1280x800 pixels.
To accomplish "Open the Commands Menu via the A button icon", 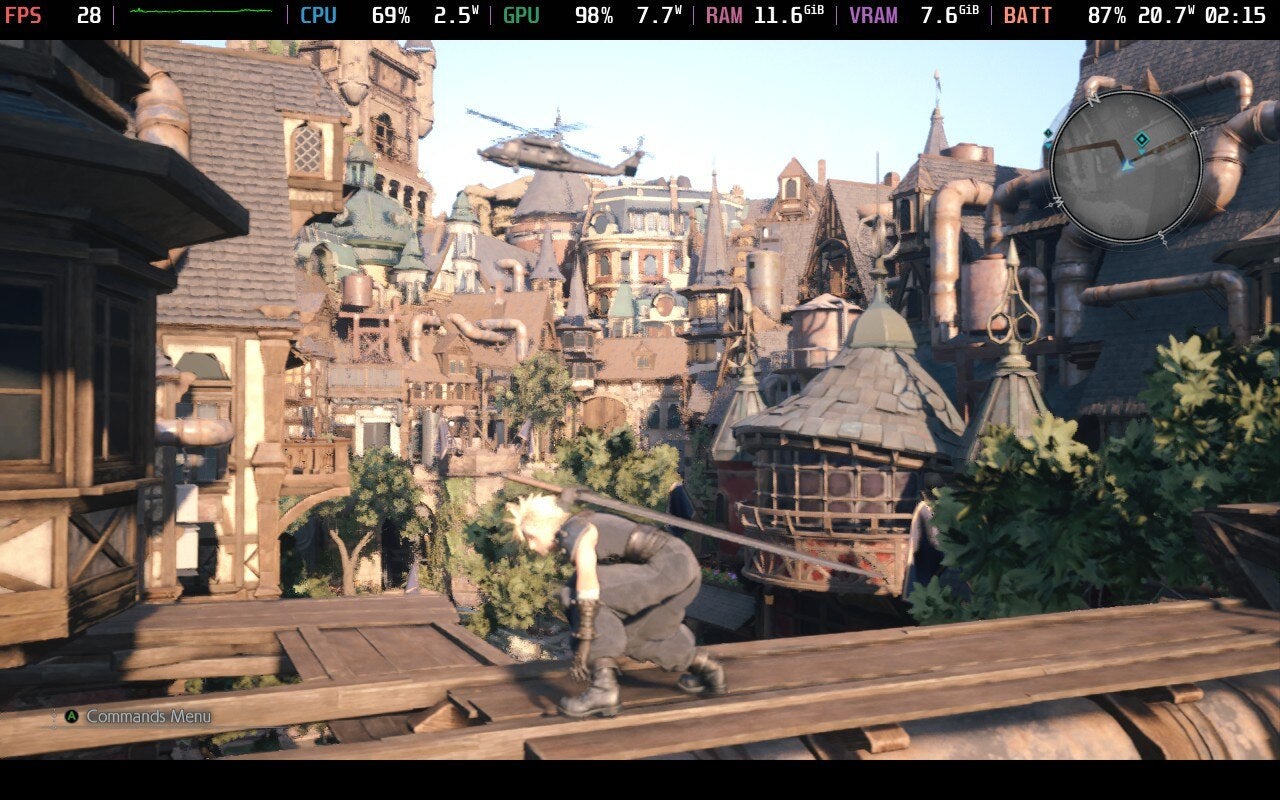I will (x=71, y=716).
